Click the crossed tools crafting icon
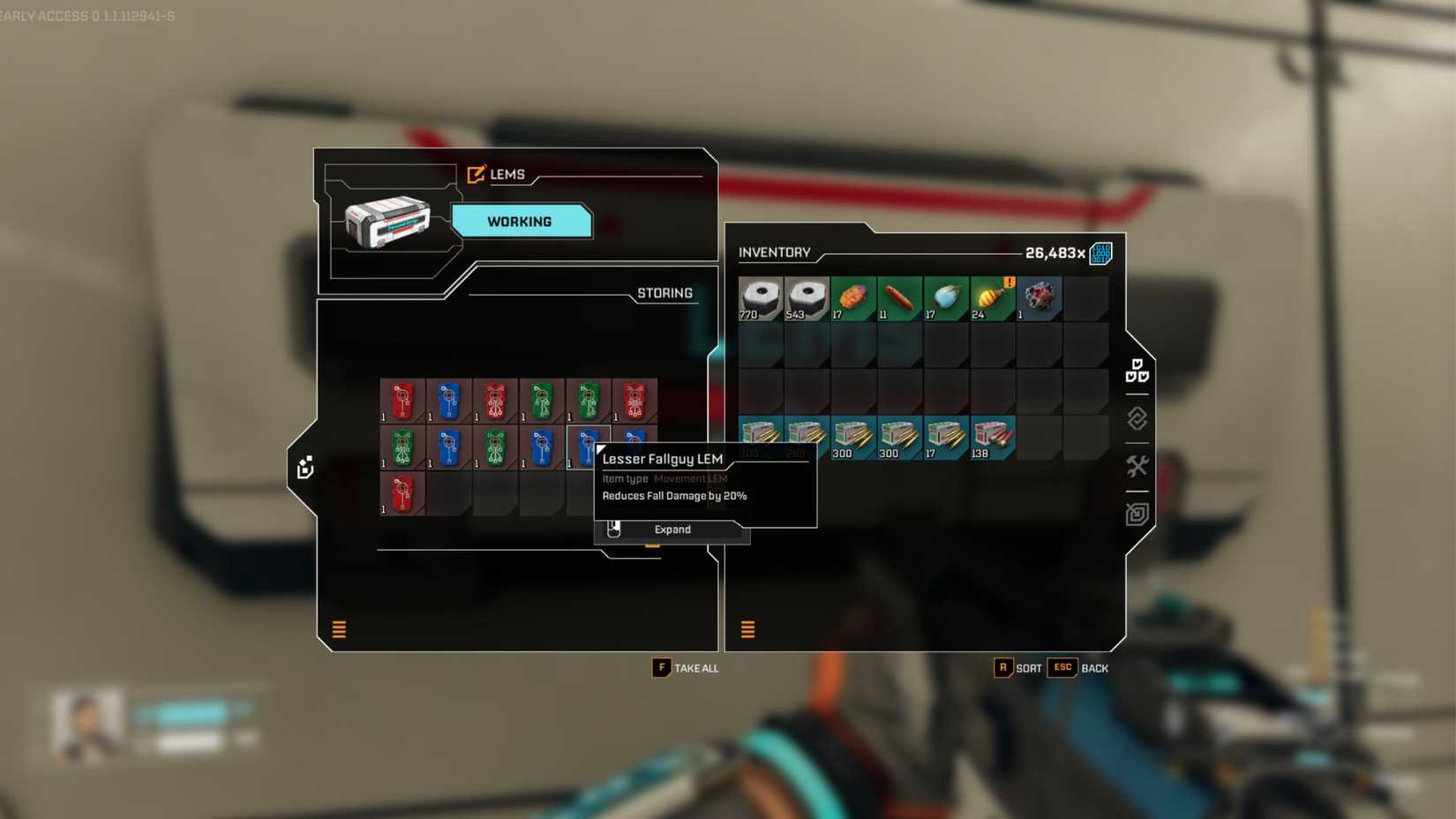1456x819 pixels. point(1137,466)
